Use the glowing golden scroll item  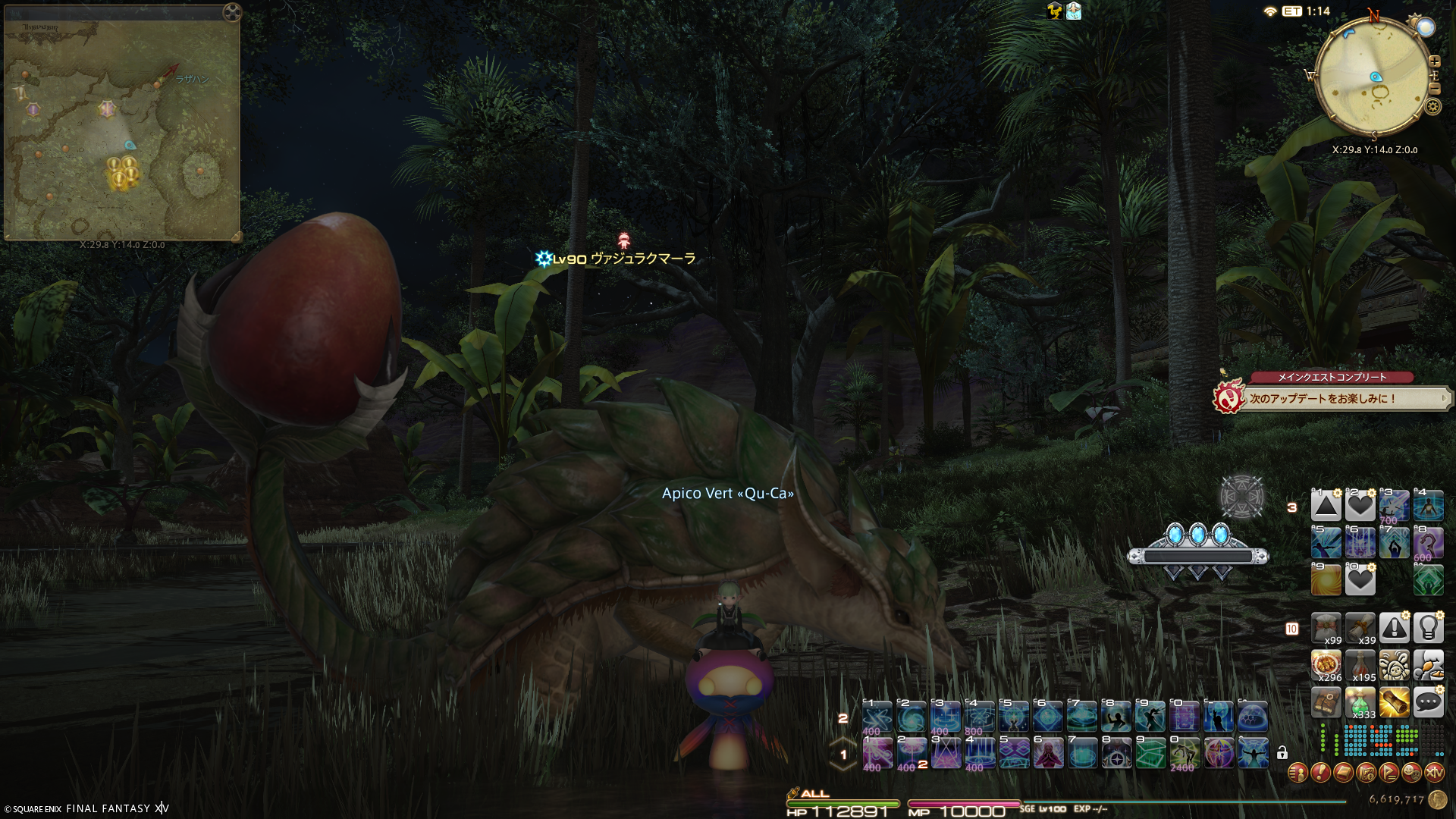pos(1394,702)
